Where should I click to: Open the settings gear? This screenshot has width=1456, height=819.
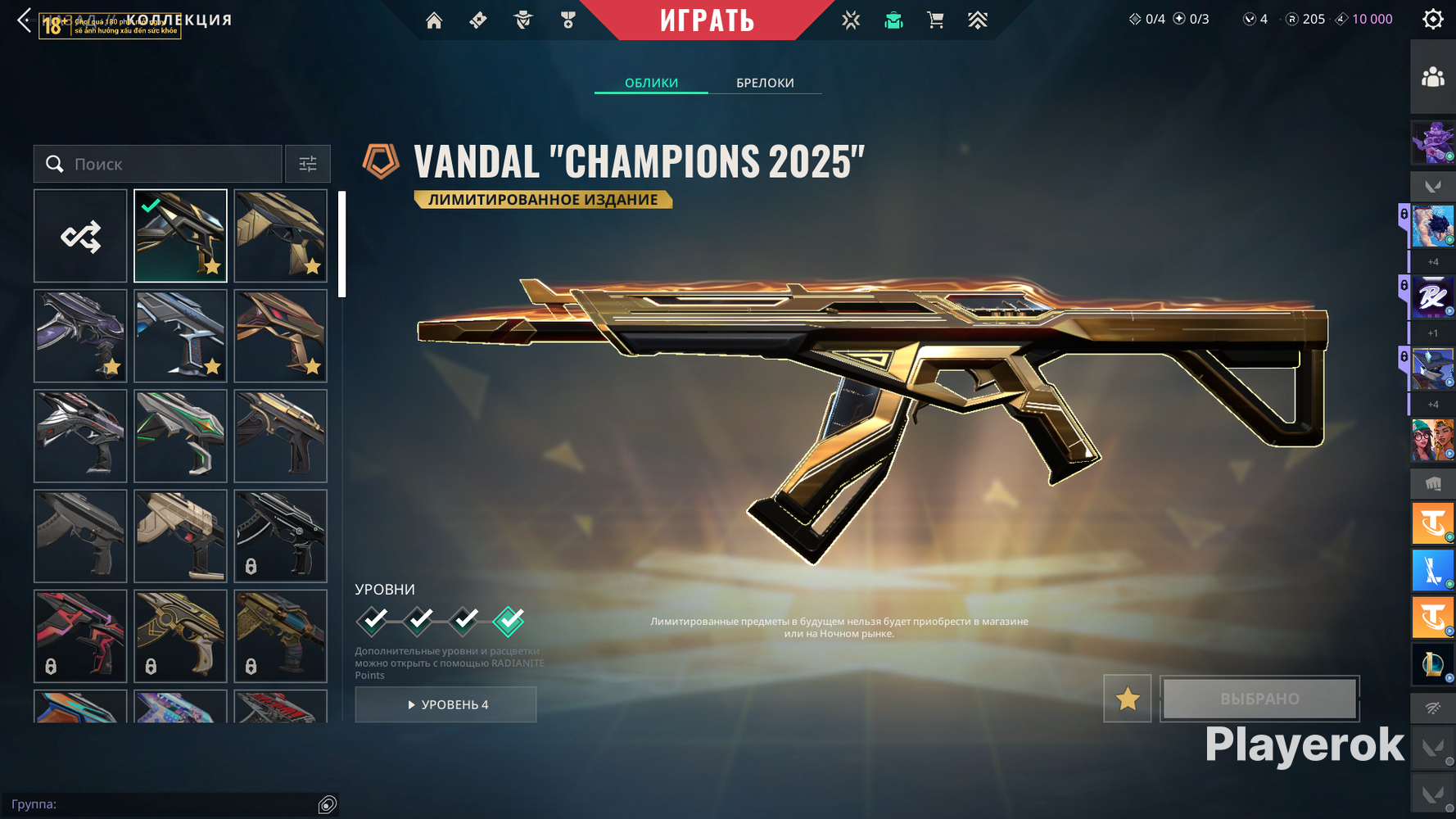pyautogui.click(x=1432, y=20)
